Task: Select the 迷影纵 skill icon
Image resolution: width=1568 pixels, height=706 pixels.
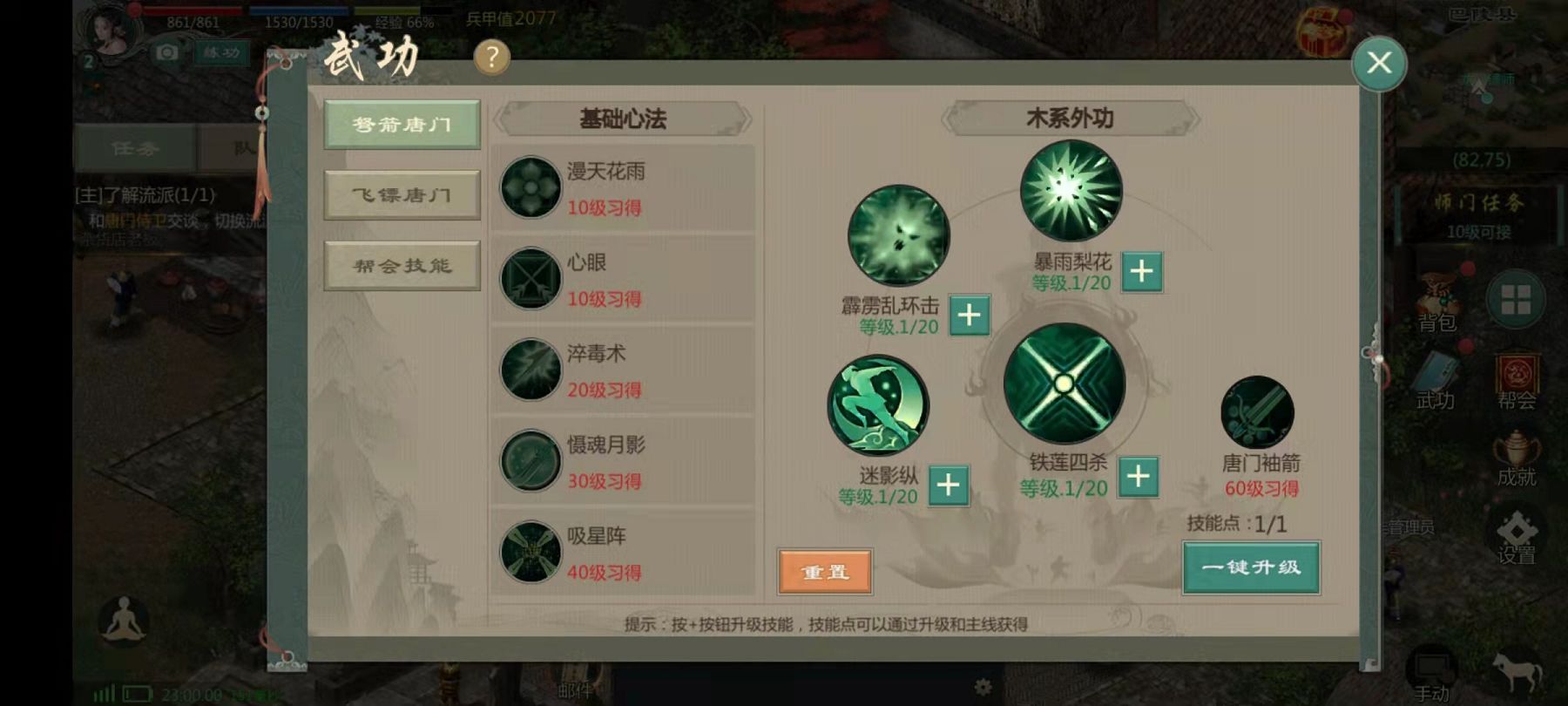Action: click(x=878, y=405)
